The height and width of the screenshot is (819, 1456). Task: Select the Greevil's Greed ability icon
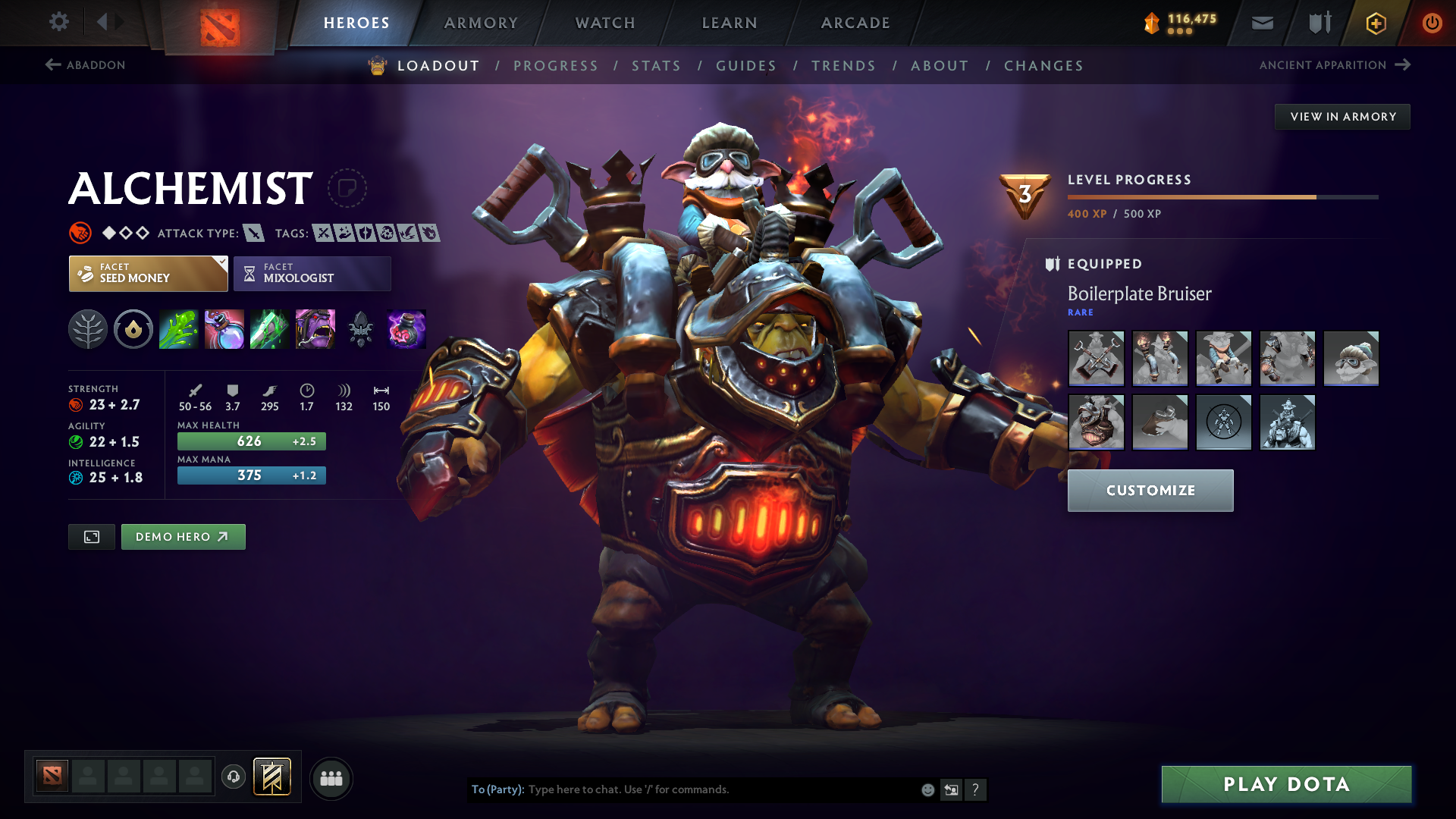click(x=269, y=328)
